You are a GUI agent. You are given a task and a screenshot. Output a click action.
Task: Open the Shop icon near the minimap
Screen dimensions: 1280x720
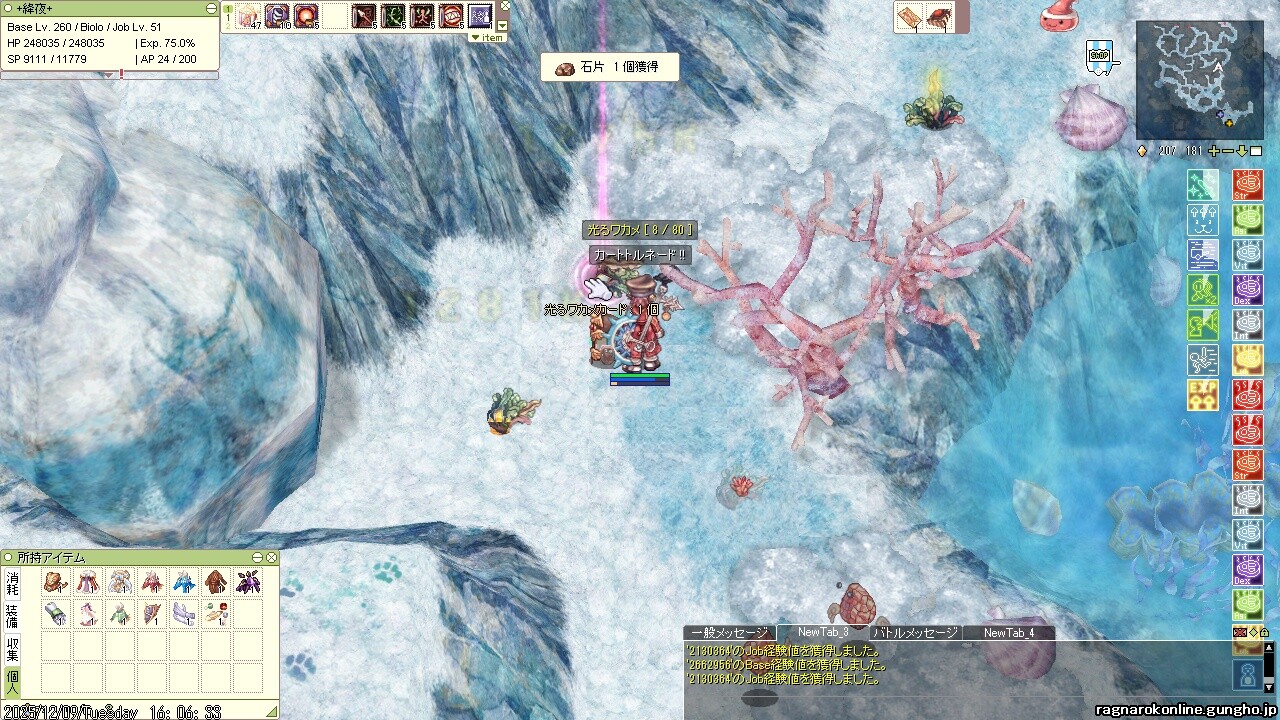[1099, 56]
